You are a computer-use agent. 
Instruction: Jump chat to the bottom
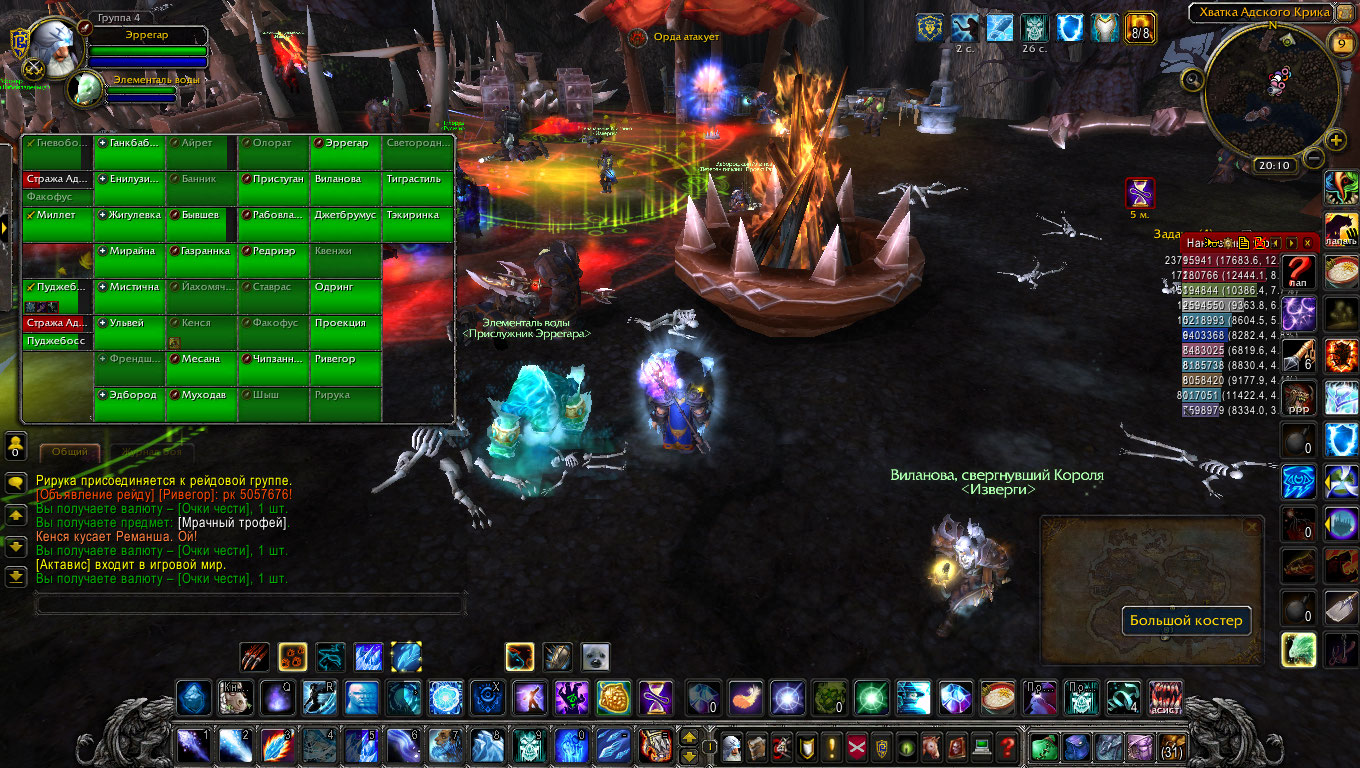coord(16,576)
